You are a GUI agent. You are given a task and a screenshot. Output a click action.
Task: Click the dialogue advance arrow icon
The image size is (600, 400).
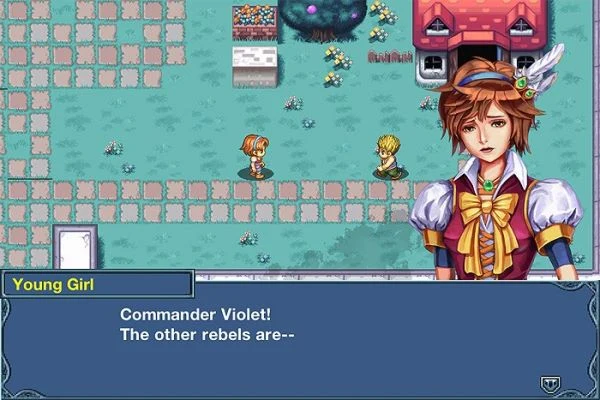tap(549, 382)
